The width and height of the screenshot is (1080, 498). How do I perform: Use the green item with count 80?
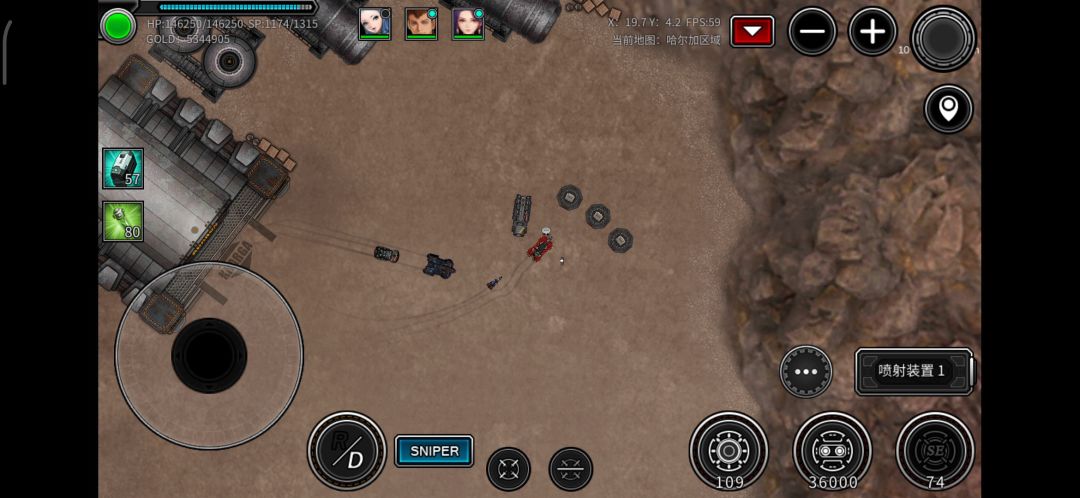click(x=123, y=222)
